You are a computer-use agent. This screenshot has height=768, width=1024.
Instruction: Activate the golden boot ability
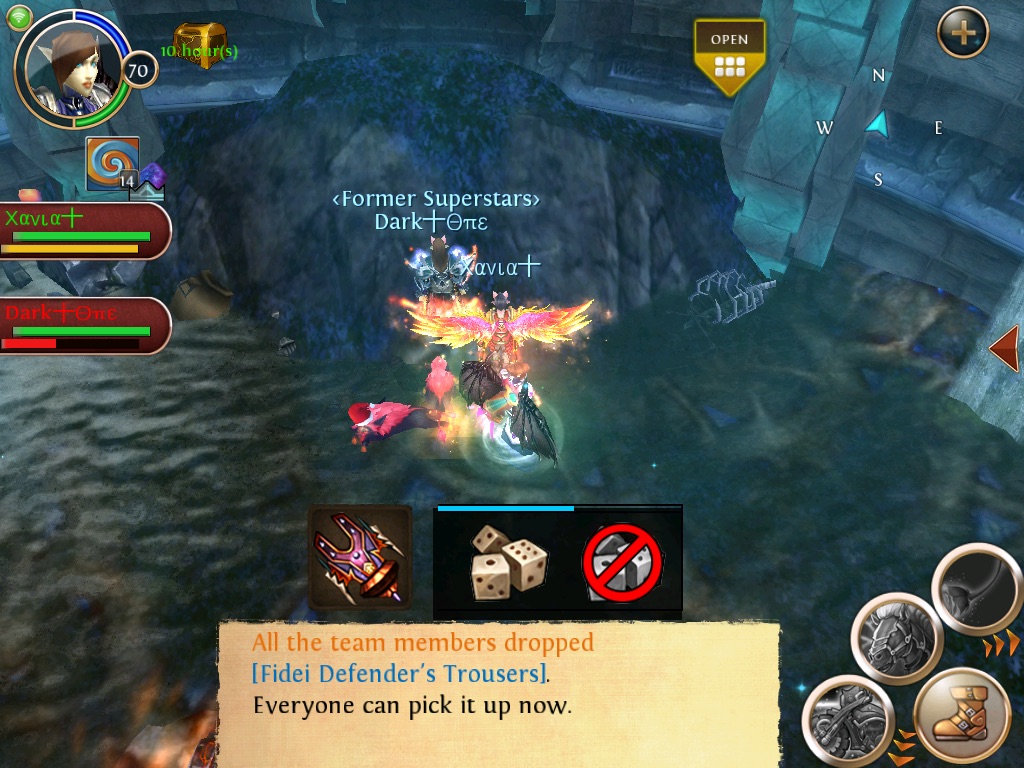(962, 717)
